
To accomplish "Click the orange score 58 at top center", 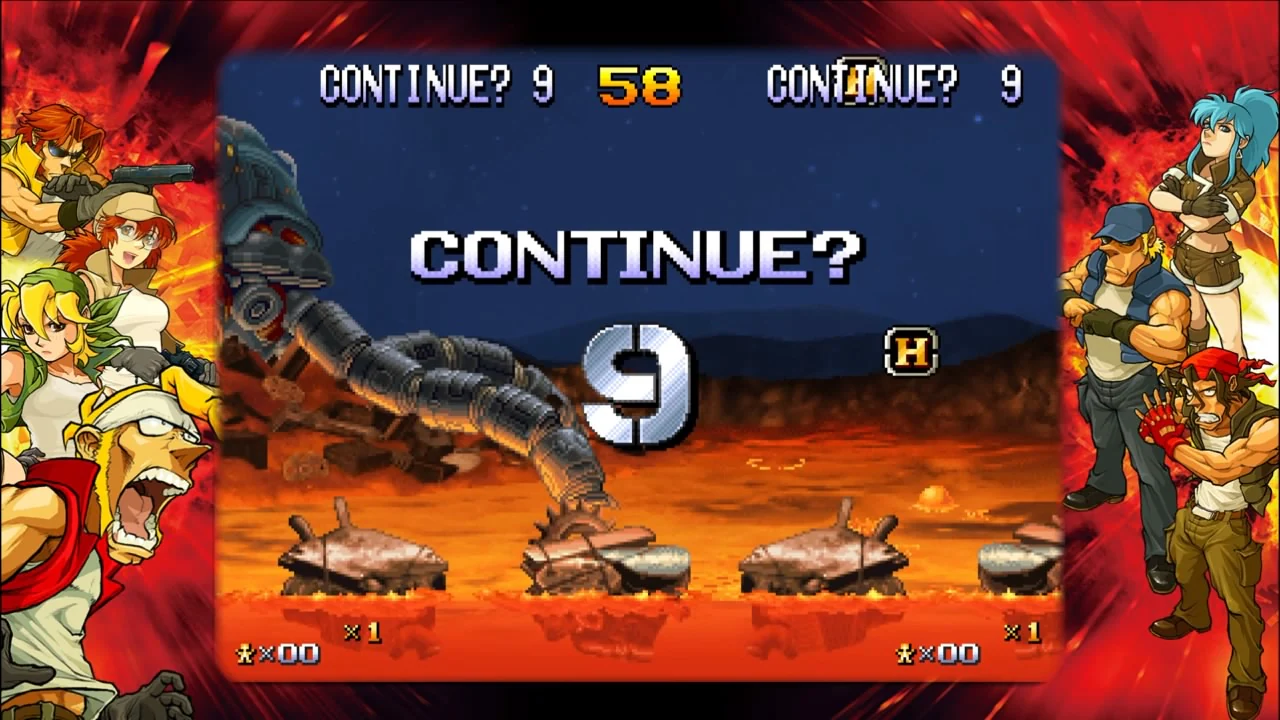I will pyautogui.click(x=638, y=88).
